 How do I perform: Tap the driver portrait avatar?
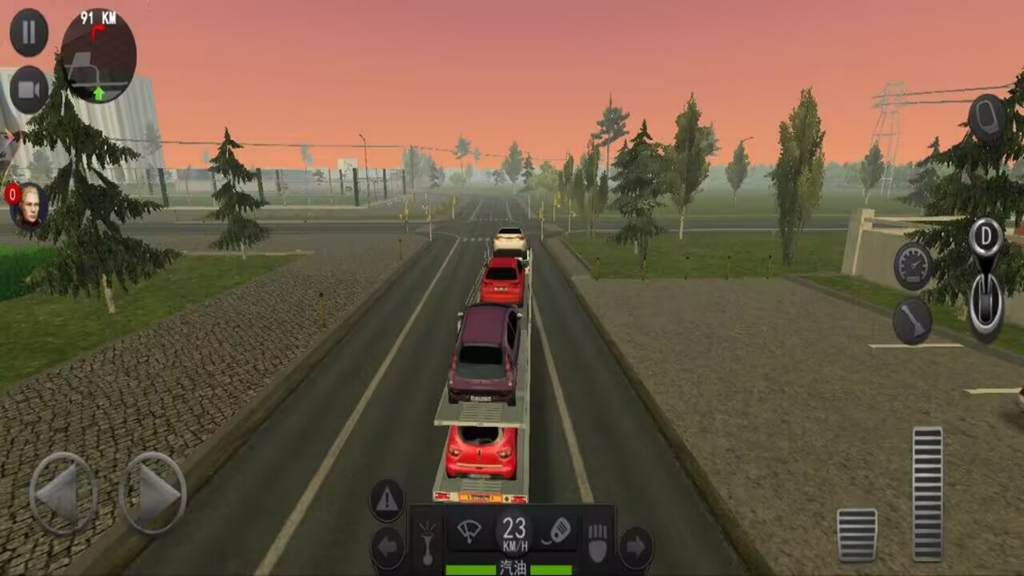tap(28, 205)
